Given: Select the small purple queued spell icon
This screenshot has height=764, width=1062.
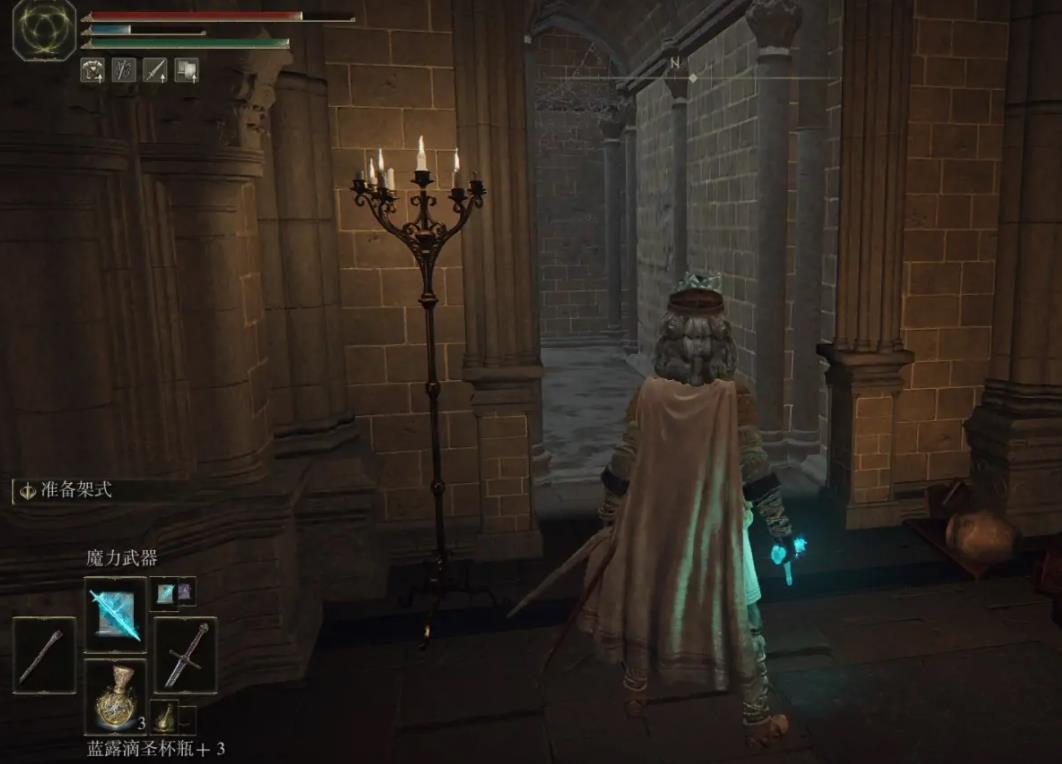Looking at the screenshot, I should (185, 593).
